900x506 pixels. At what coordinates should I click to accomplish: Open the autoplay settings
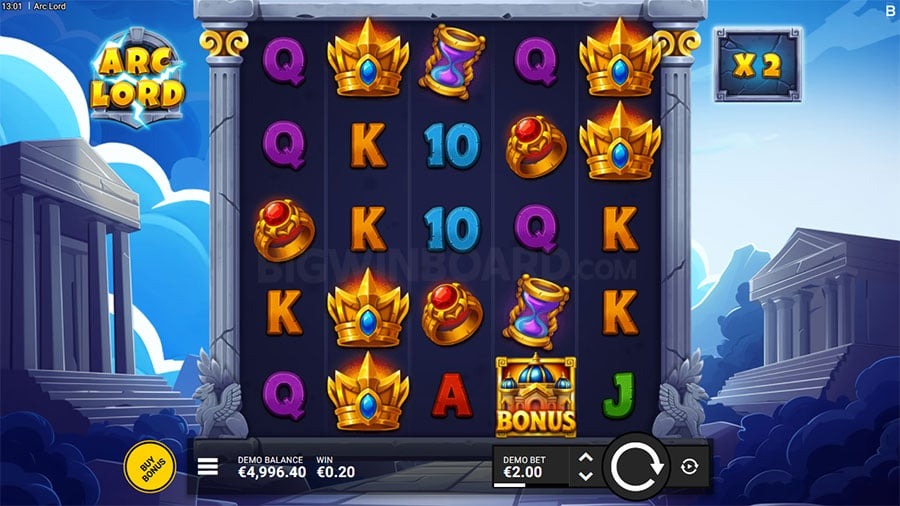pyautogui.click(x=690, y=466)
